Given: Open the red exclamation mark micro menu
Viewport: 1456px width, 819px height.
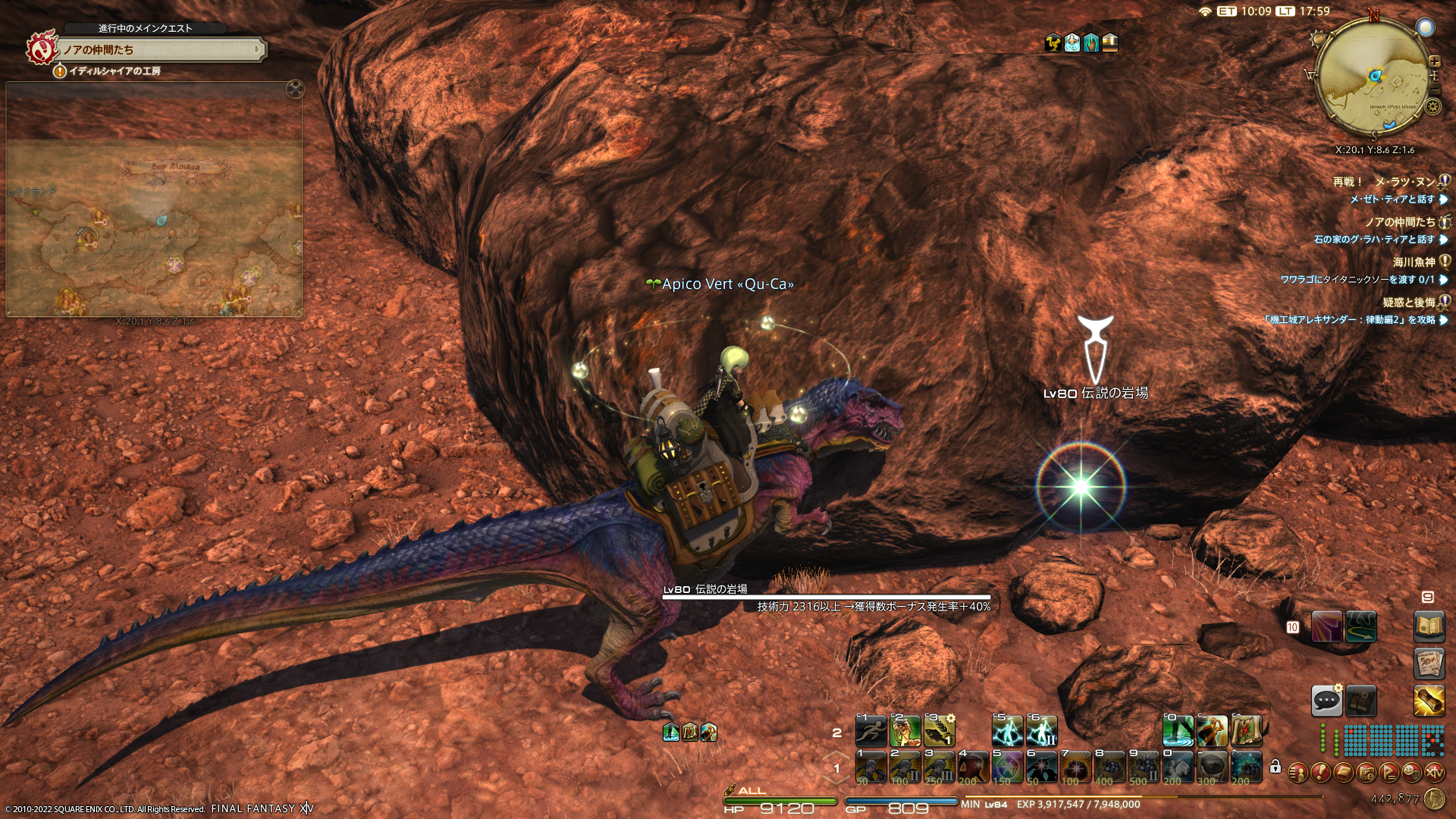Looking at the screenshot, I should pyautogui.click(x=1320, y=773).
